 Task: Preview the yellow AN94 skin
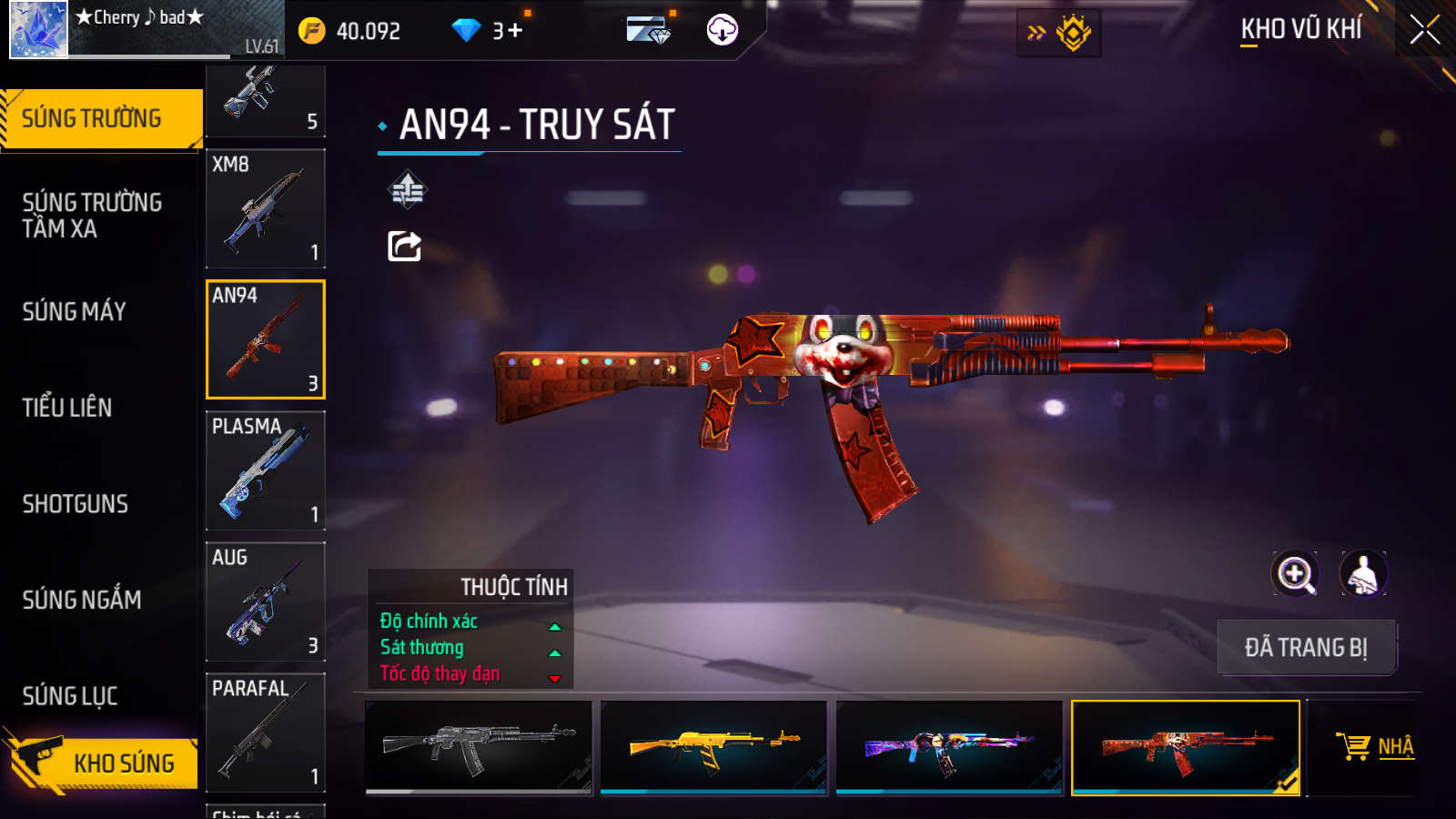coord(713,747)
